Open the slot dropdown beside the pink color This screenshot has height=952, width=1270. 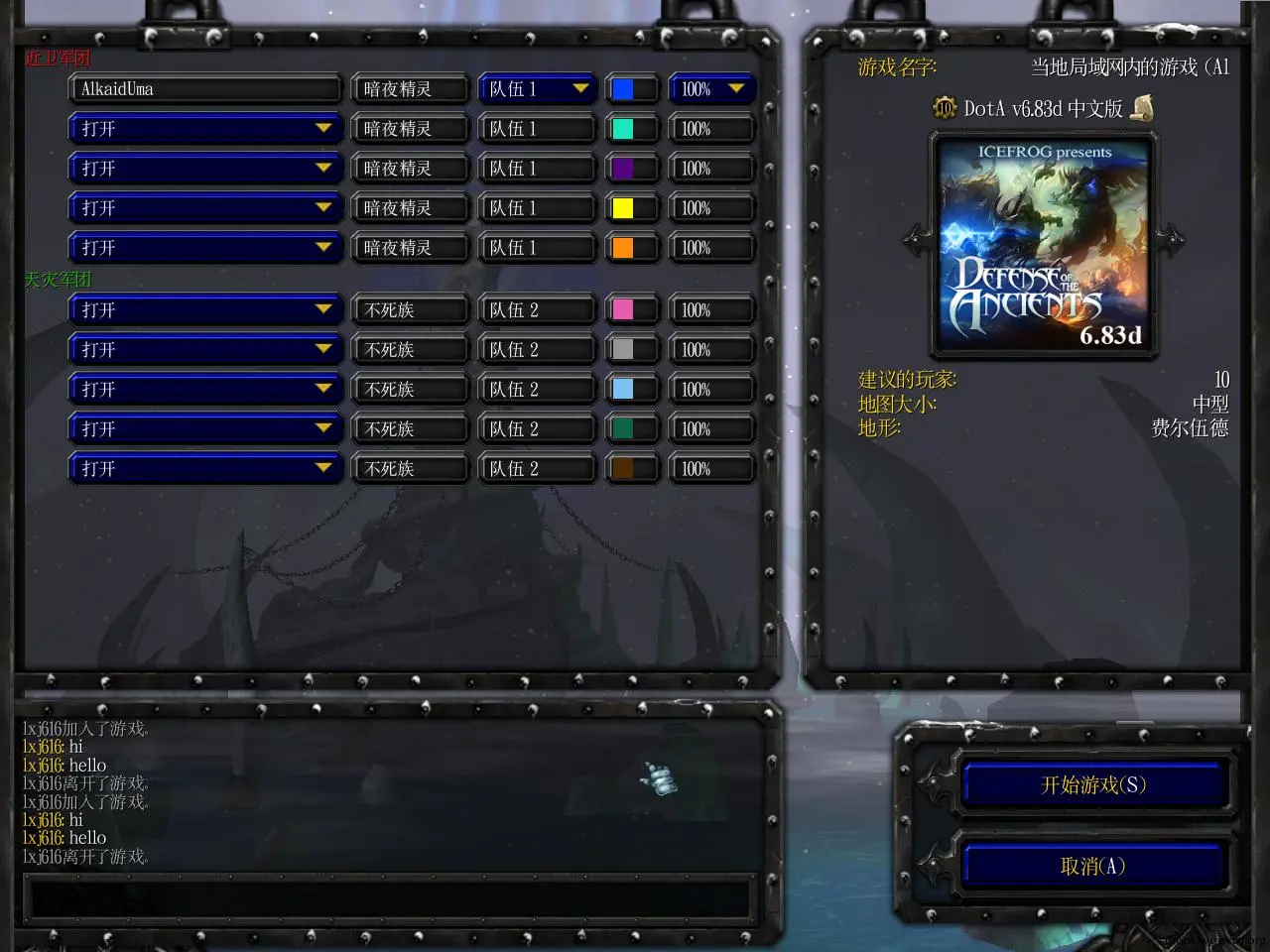coord(203,310)
